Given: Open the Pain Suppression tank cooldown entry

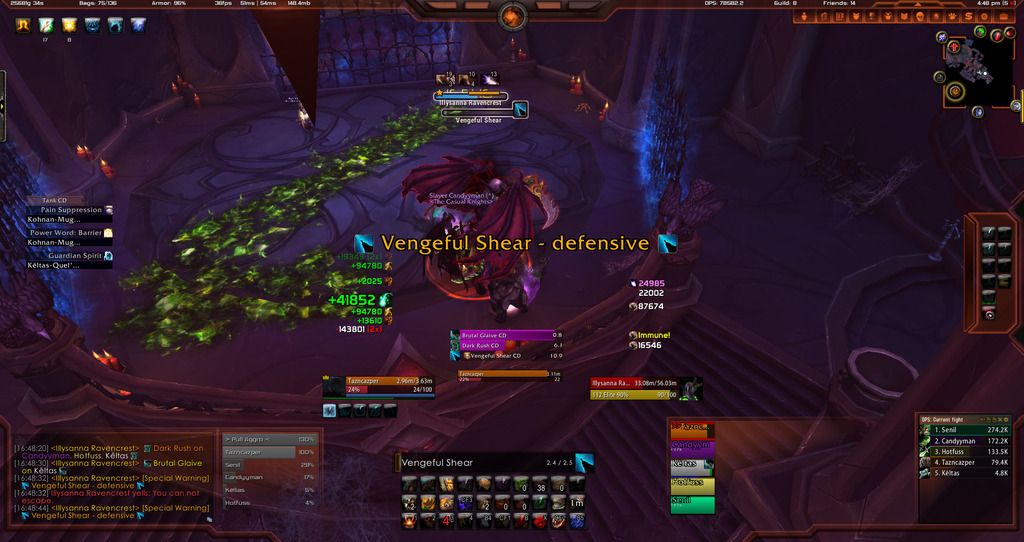Looking at the screenshot, I should click(x=72, y=210).
